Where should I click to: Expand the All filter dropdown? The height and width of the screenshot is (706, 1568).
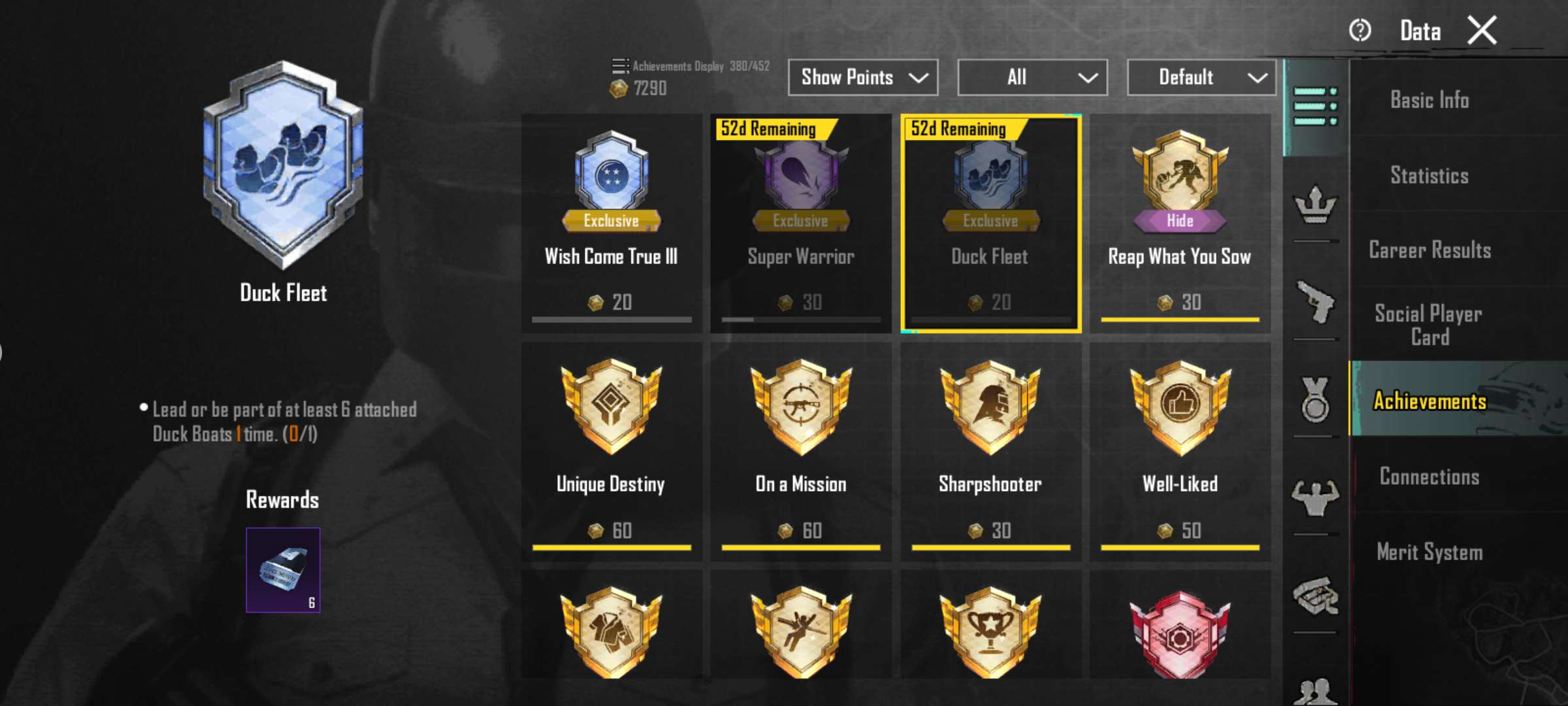[x=1032, y=77]
